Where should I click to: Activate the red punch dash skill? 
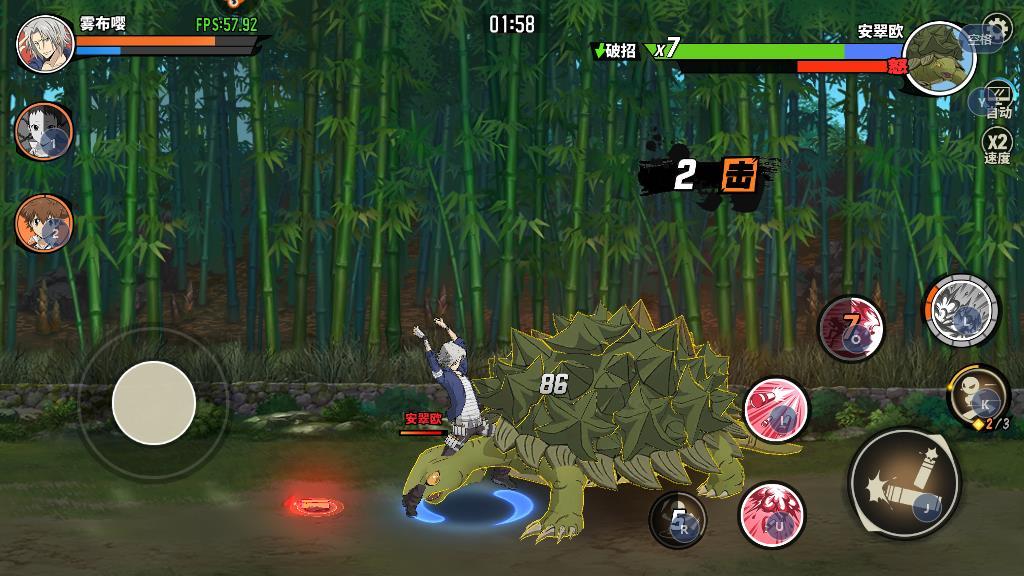point(776,409)
